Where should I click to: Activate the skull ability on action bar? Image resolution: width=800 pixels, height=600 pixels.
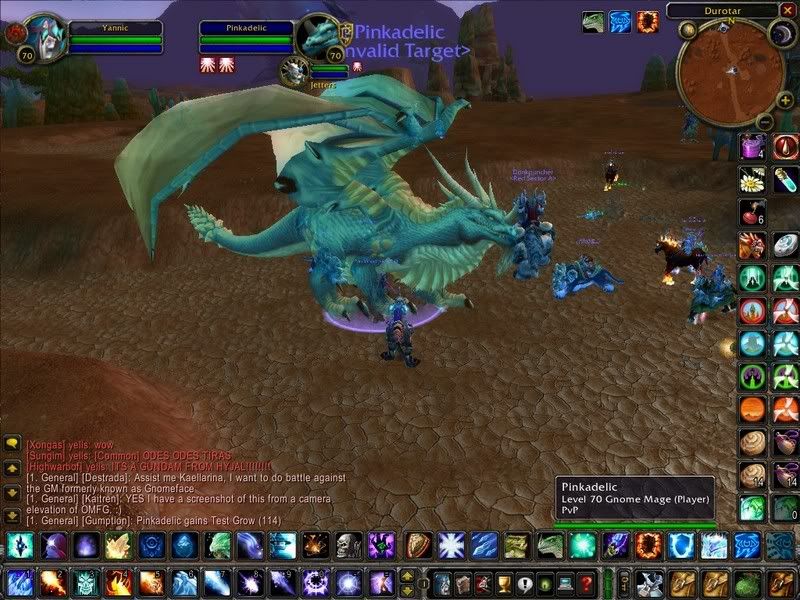click(x=348, y=546)
